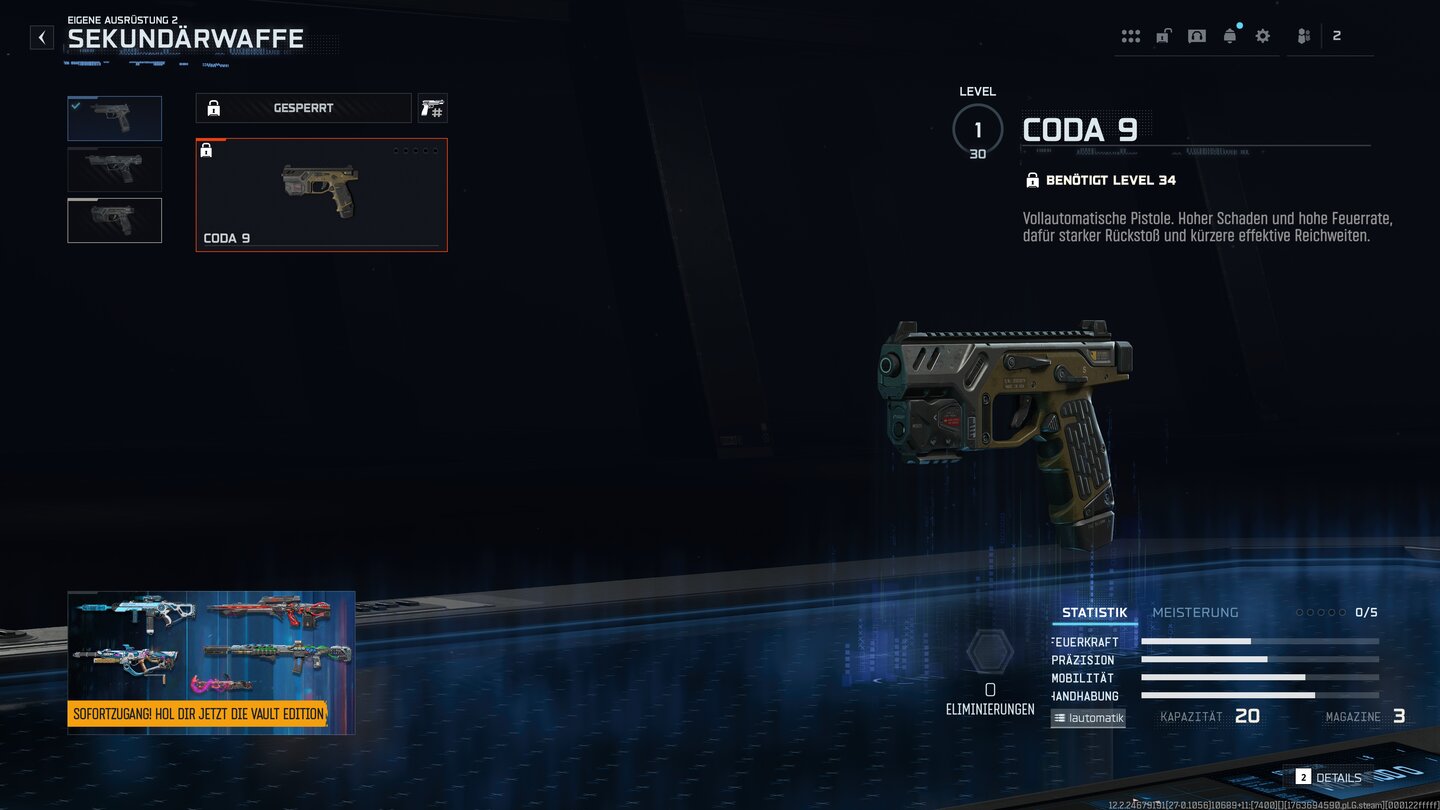Open the headset voice chat icon
The image size is (1440, 810).
tap(1196, 36)
